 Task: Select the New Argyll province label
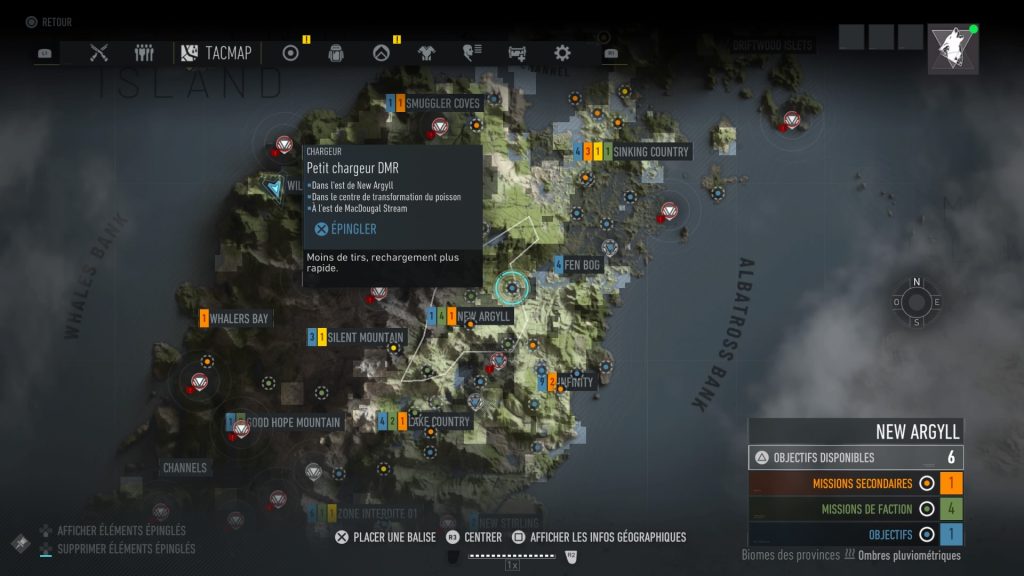click(x=484, y=317)
